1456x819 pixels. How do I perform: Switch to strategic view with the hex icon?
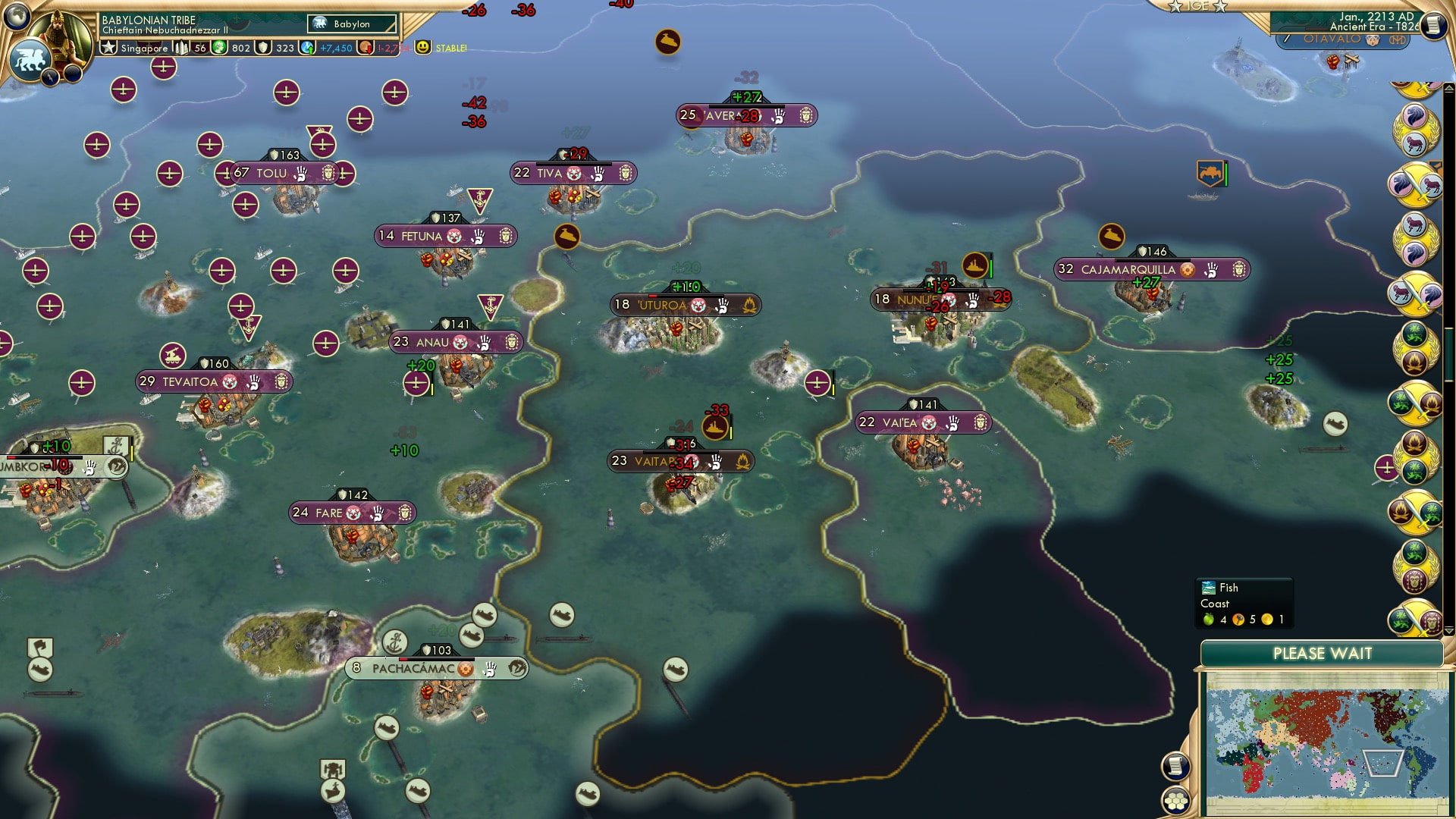[1177, 800]
